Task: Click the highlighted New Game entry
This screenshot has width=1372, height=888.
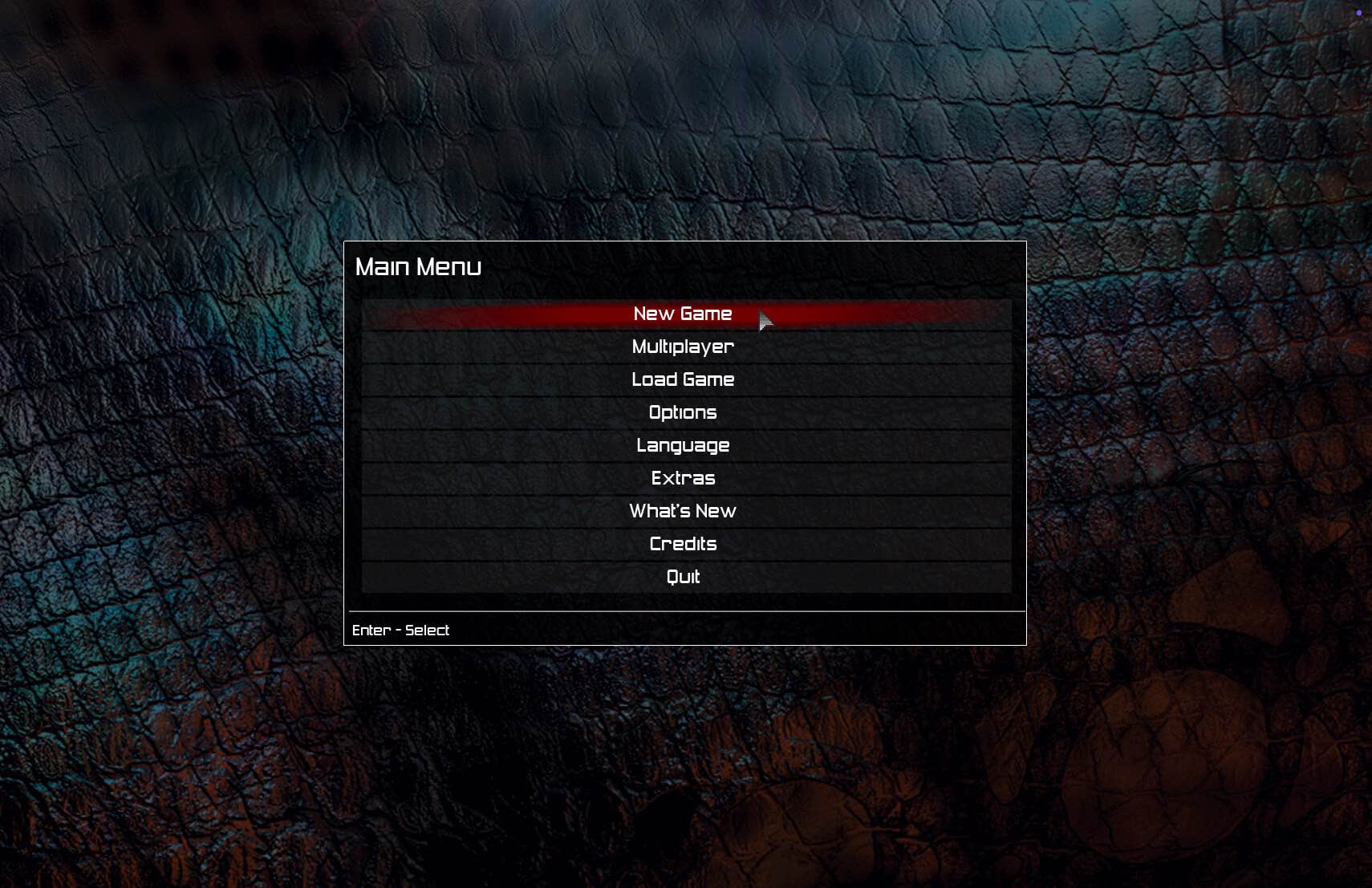Action: coord(682,314)
